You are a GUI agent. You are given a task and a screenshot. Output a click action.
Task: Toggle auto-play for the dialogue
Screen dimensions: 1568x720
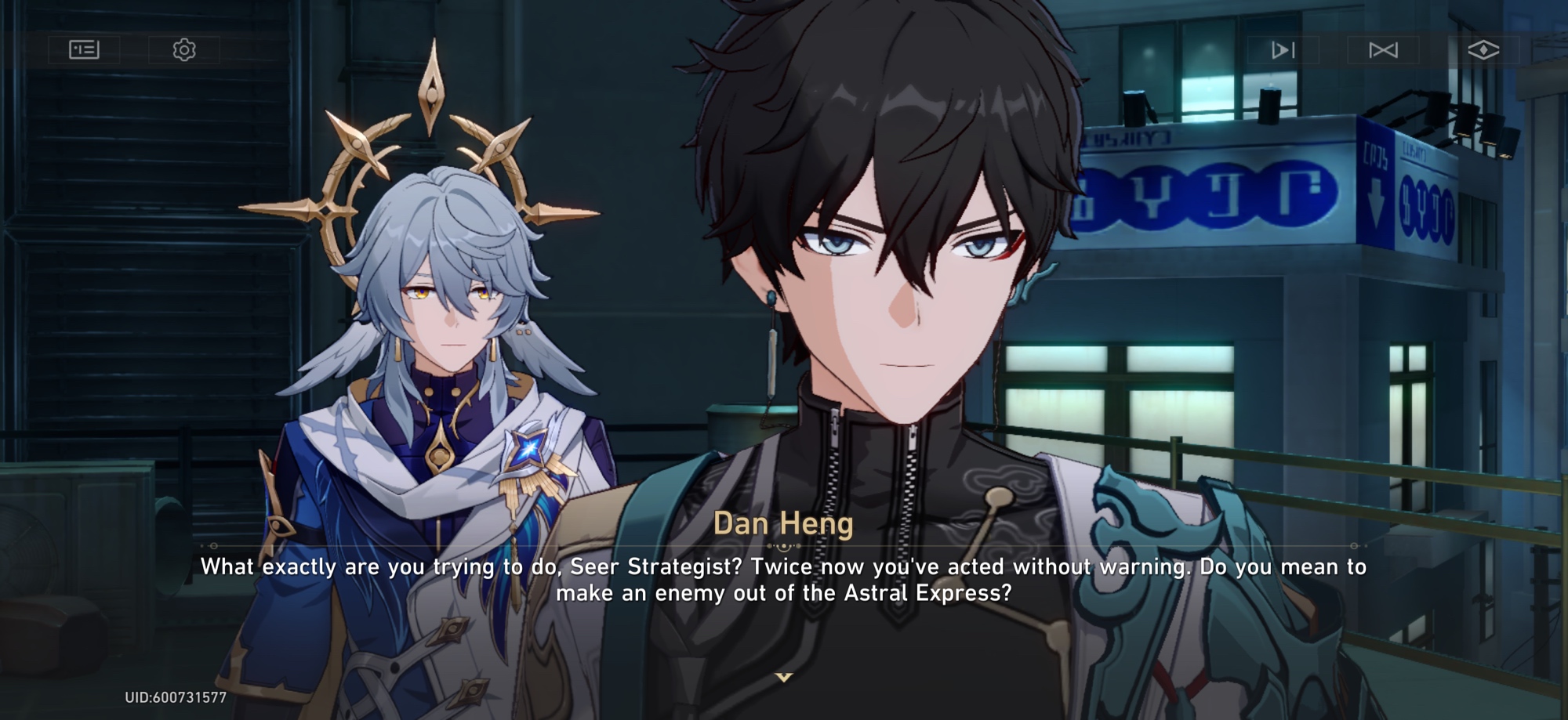coord(1283,50)
